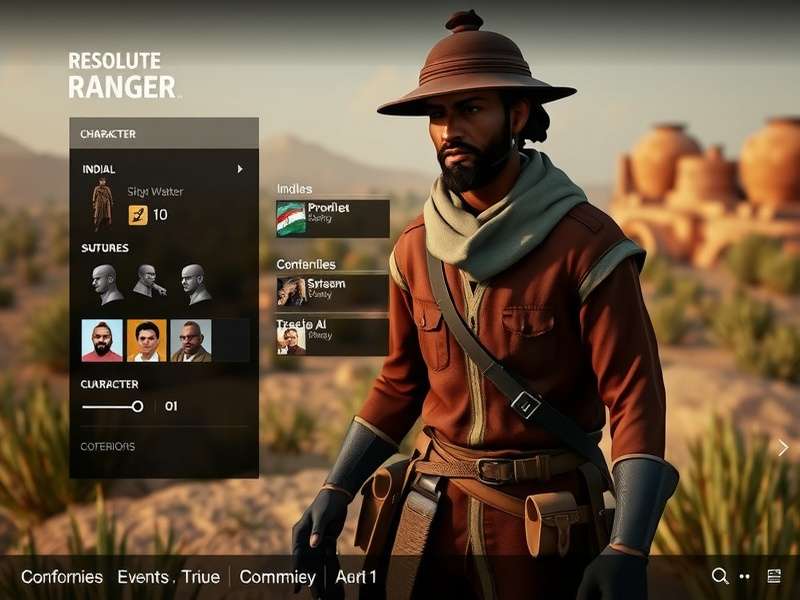Open the list icon in the bottom-right corner
This screenshot has width=800, height=600.
(773, 576)
